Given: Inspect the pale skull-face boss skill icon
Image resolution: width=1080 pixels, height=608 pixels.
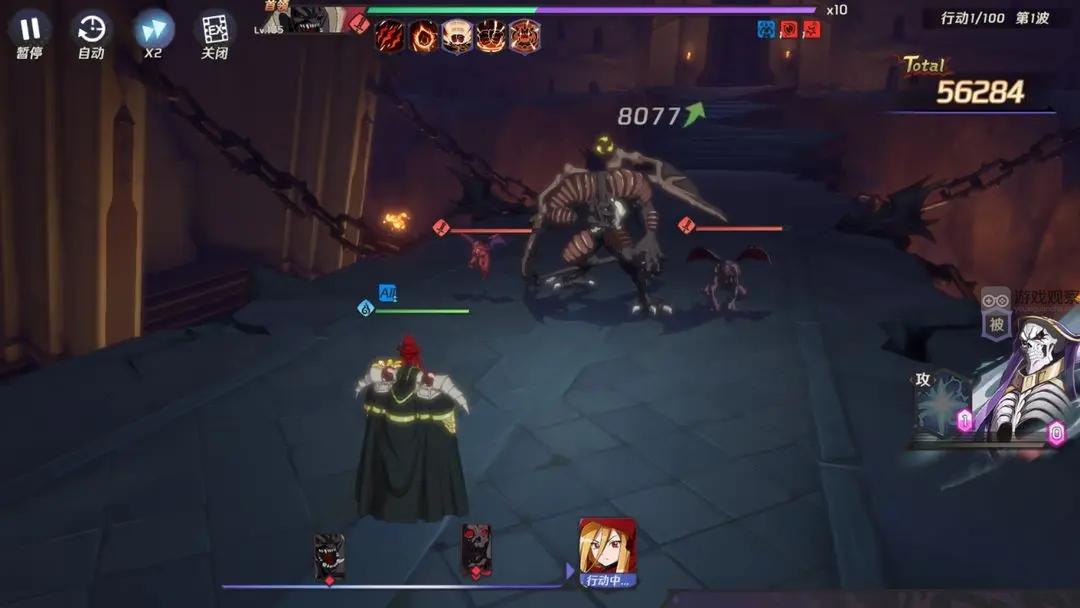Looking at the screenshot, I should click(458, 36).
